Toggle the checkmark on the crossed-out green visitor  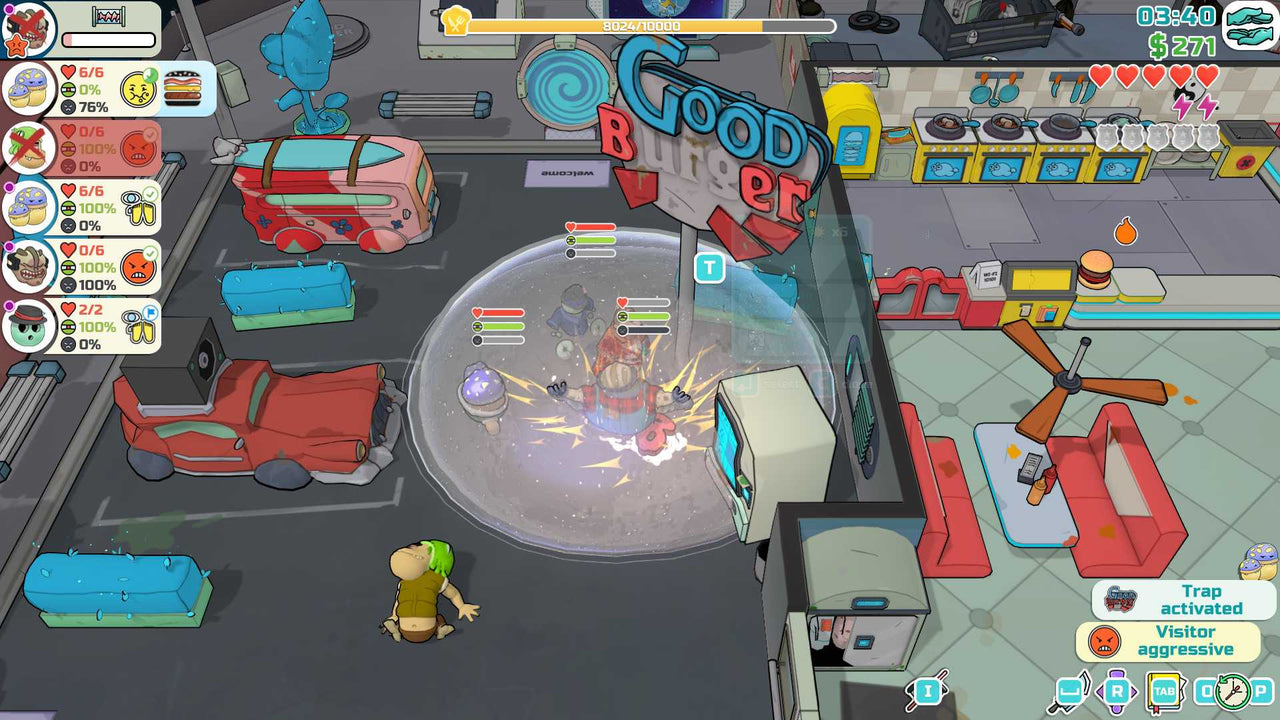149,132
